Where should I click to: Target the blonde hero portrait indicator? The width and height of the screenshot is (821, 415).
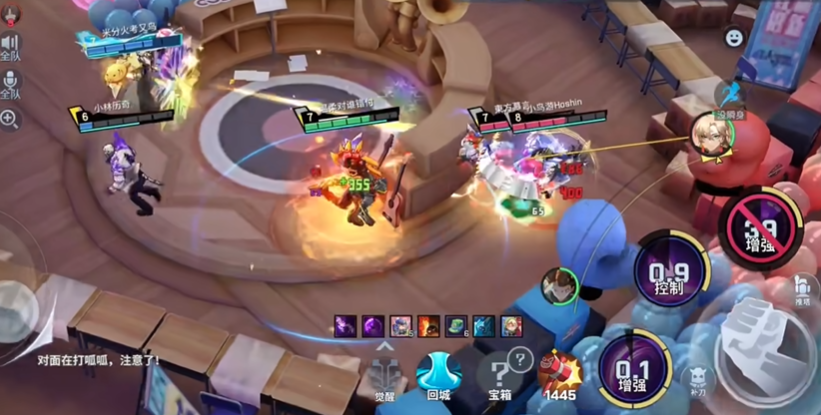point(707,131)
